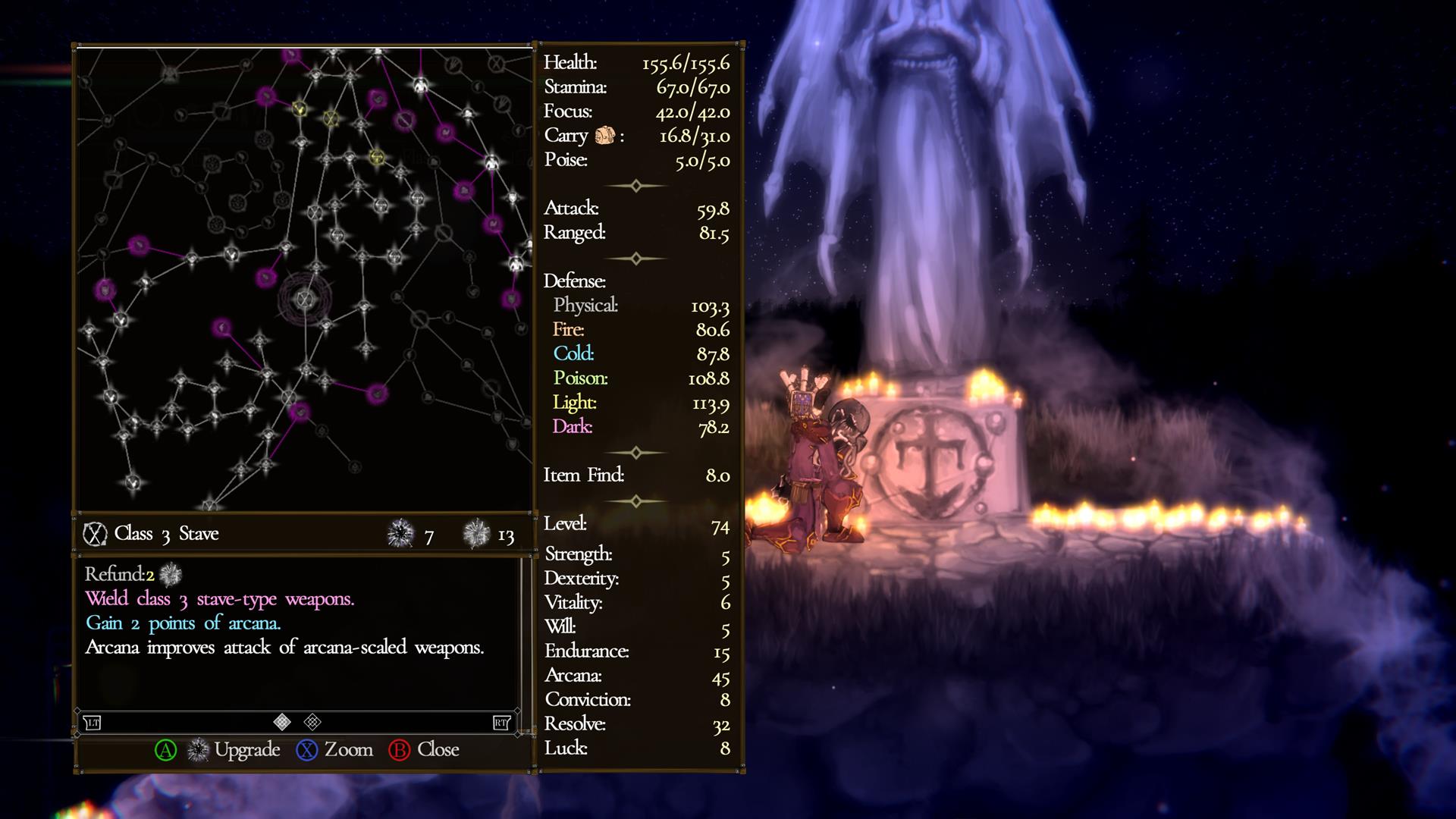Select the highlighted Class 3 Stave skill node
Viewport: 1456px width, 819px height.
305,298
